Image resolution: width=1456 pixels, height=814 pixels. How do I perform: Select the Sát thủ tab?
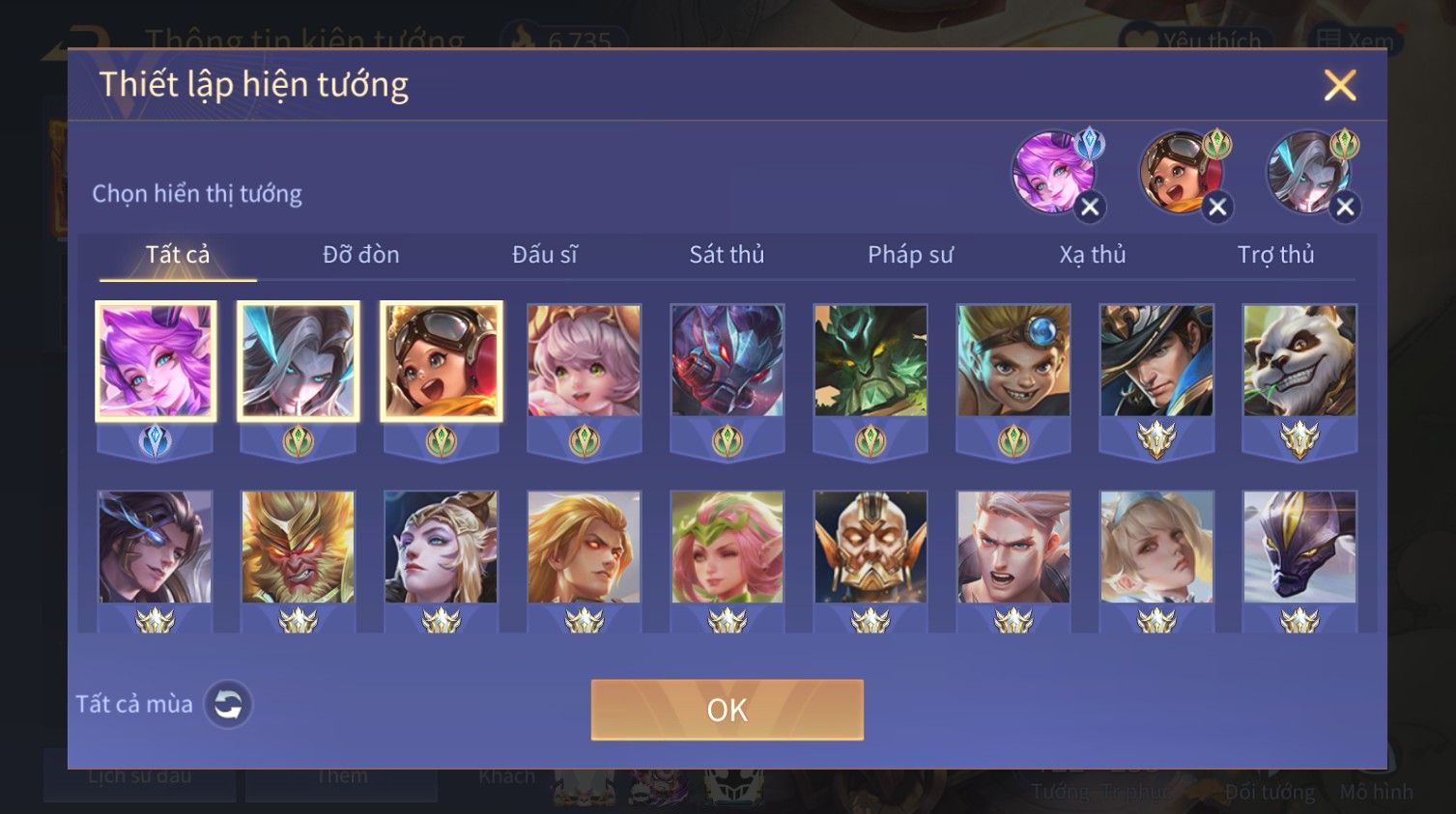click(x=727, y=255)
